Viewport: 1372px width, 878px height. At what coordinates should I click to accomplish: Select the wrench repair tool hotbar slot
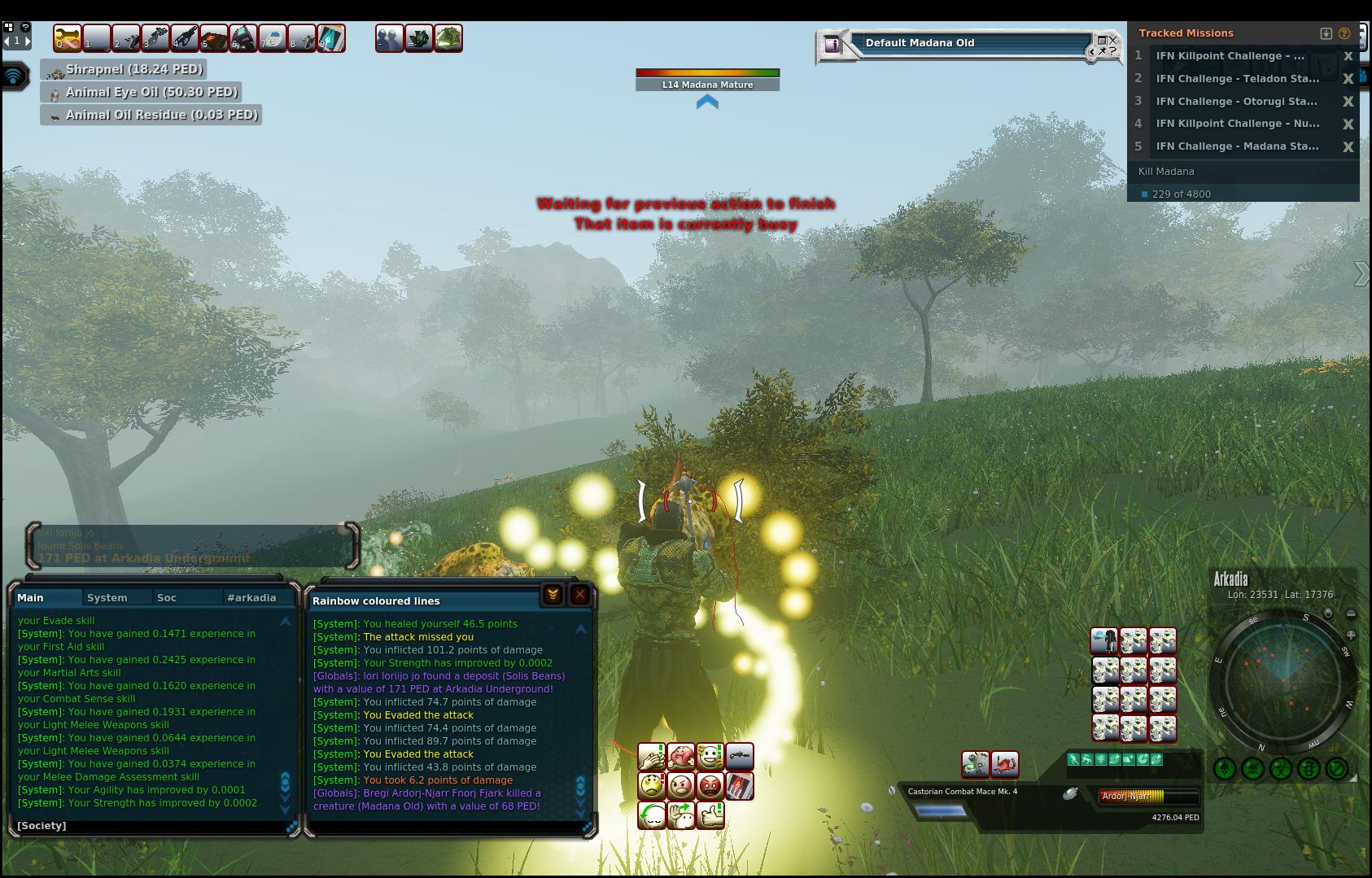point(68,38)
